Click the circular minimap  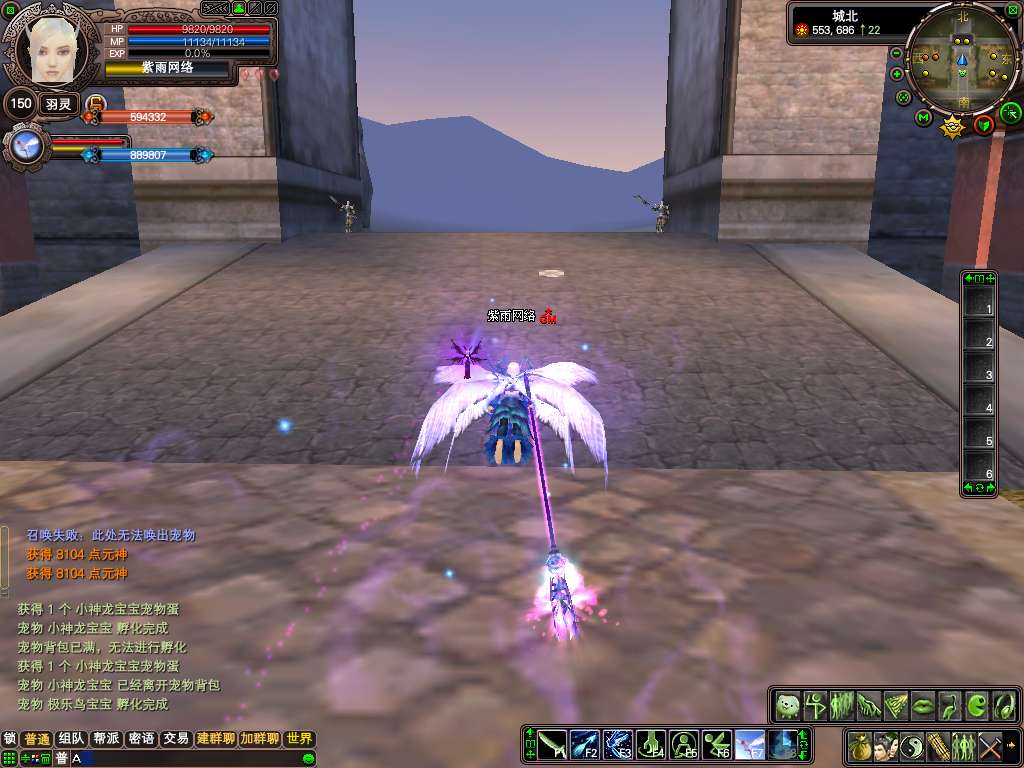click(x=964, y=60)
